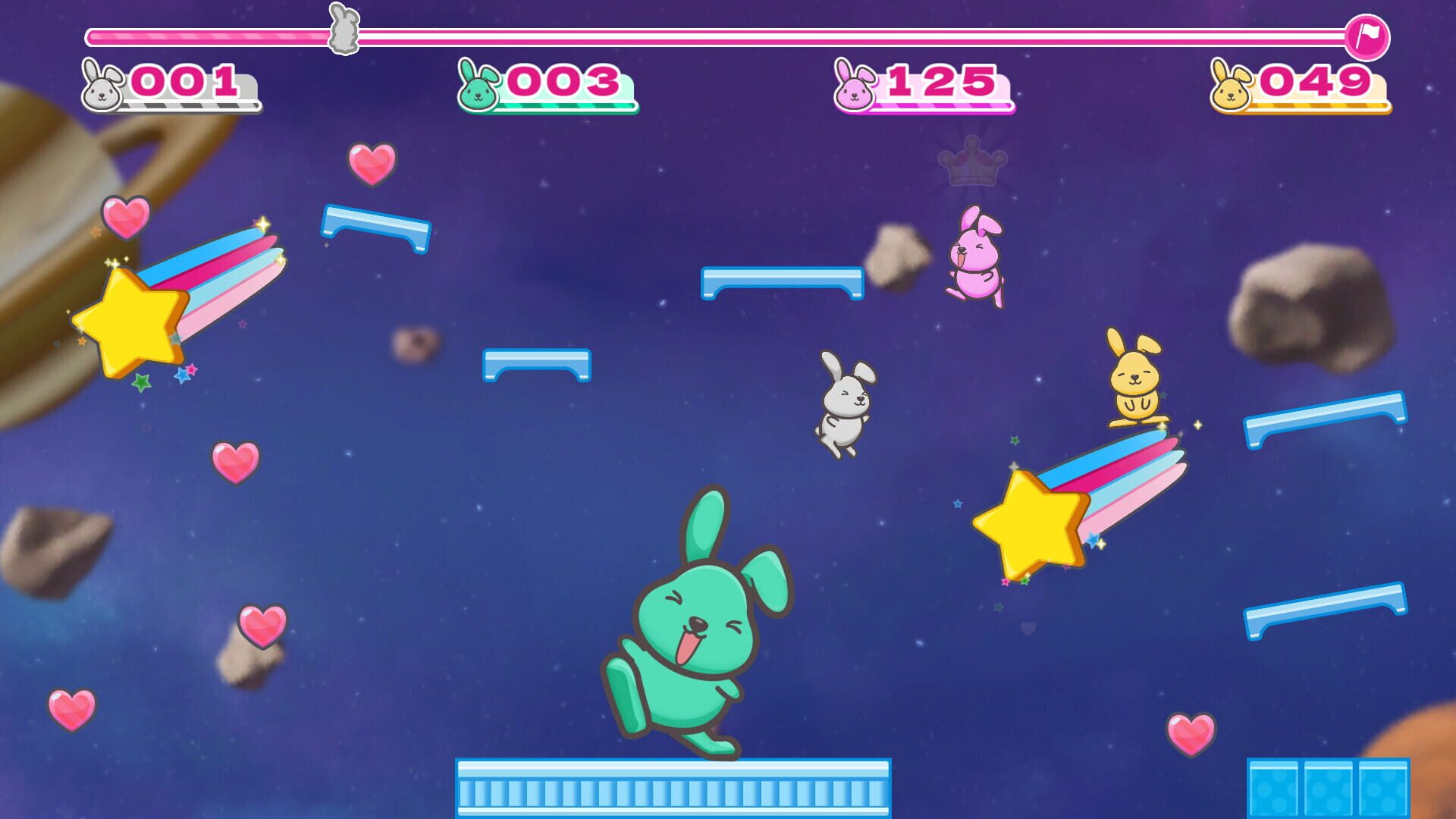Click the pink race progress bar
Image resolution: width=1456 pixels, height=819 pixels.
[x=682, y=33]
